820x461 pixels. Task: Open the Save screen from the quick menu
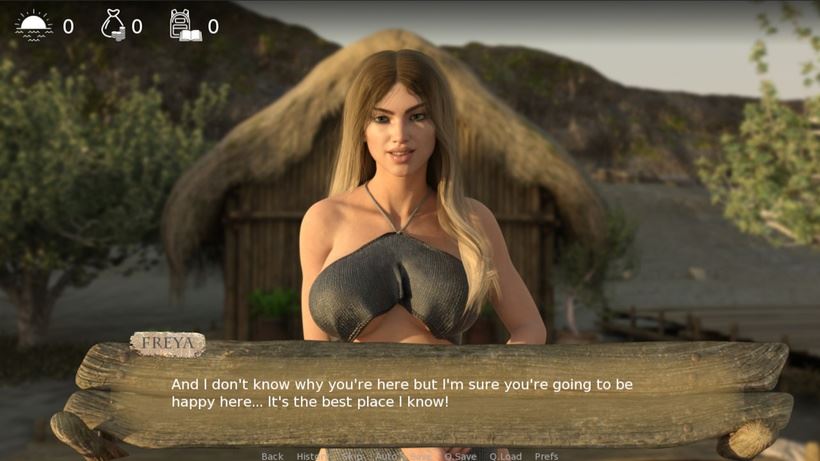coord(422,456)
